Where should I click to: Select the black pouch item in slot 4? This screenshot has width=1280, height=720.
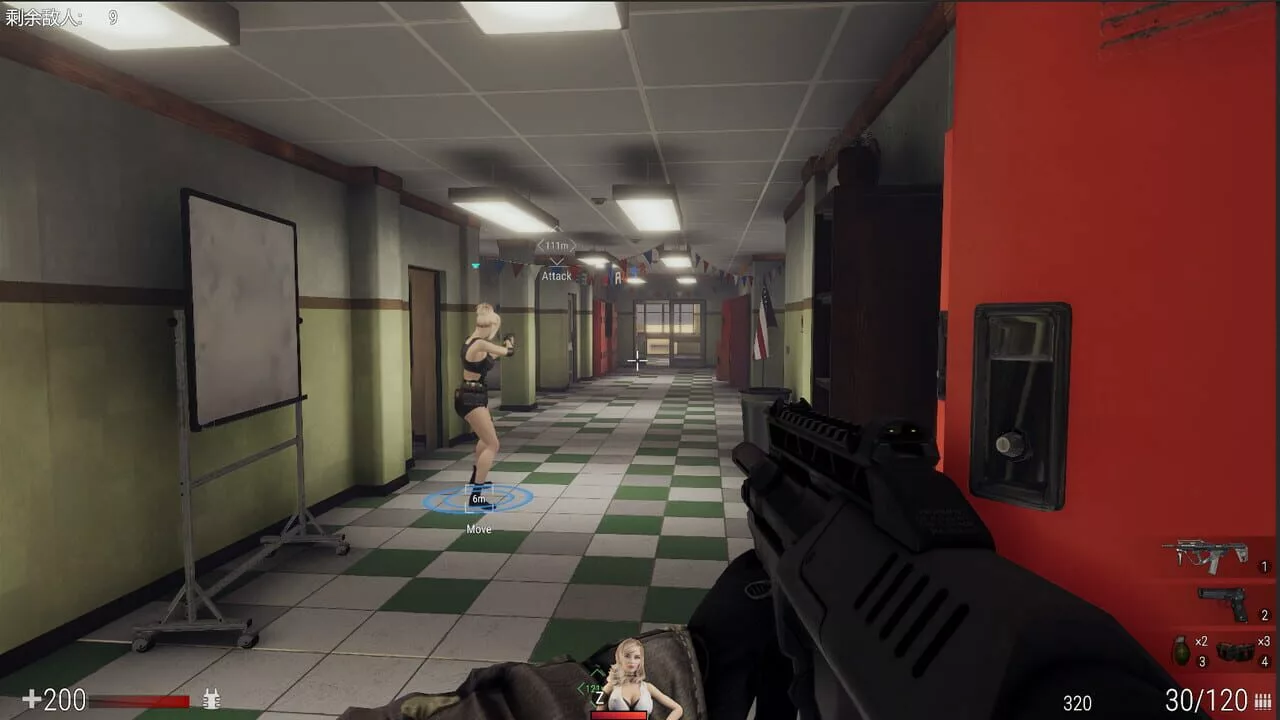click(1235, 651)
